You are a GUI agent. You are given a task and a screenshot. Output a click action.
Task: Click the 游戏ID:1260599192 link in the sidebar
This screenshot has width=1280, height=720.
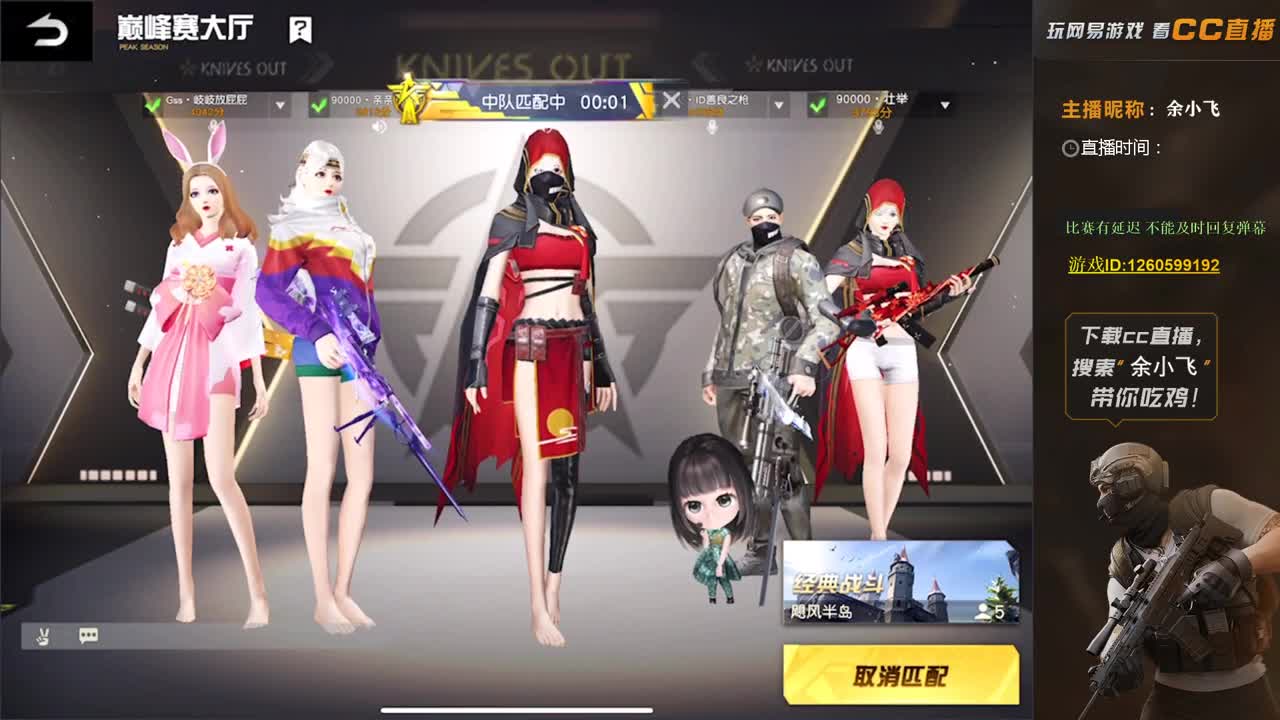coord(1146,267)
